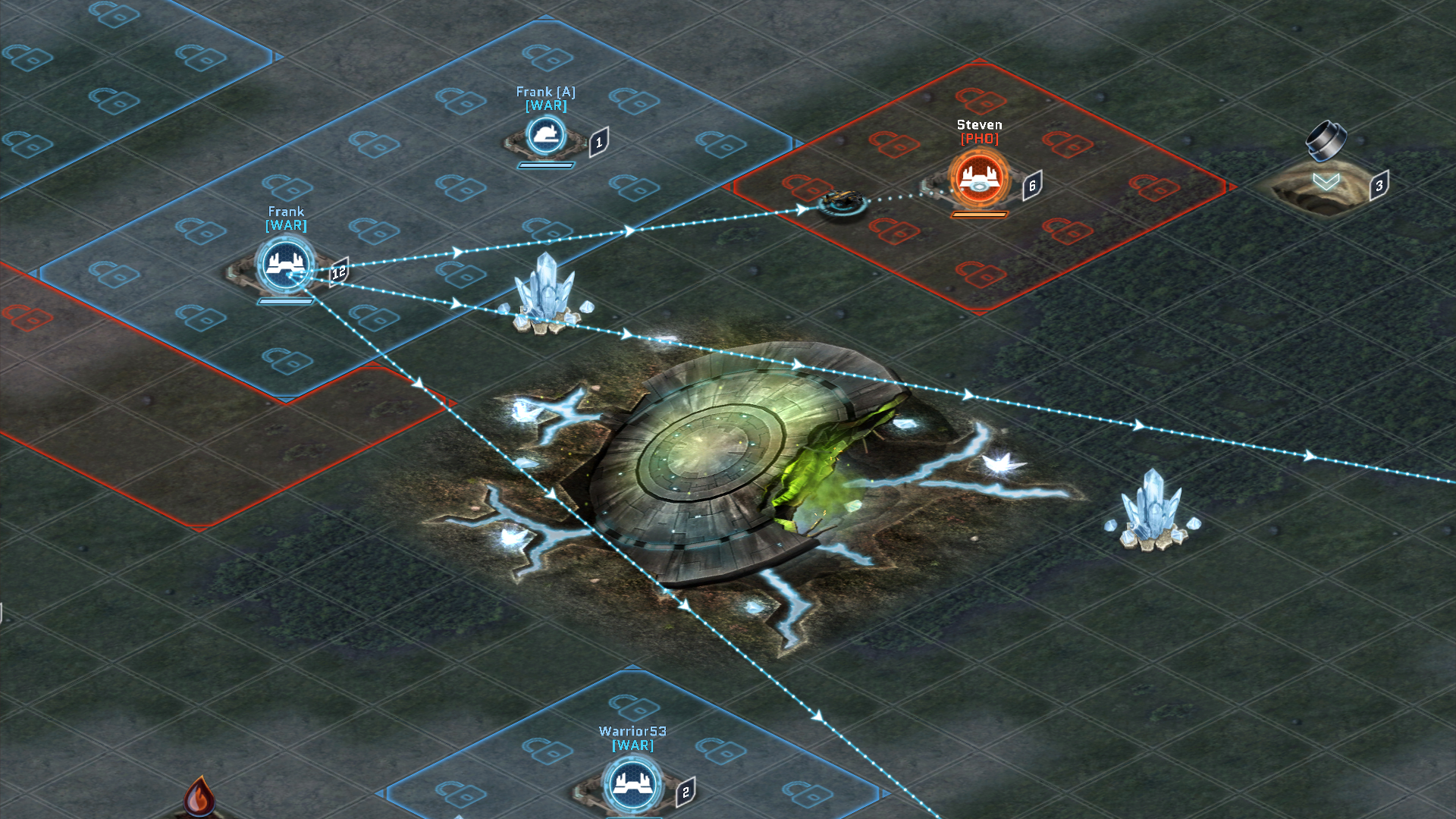The height and width of the screenshot is (819, 1456).
Task: Select Warrior53's base icon
Action: click(x=632, y=785)
